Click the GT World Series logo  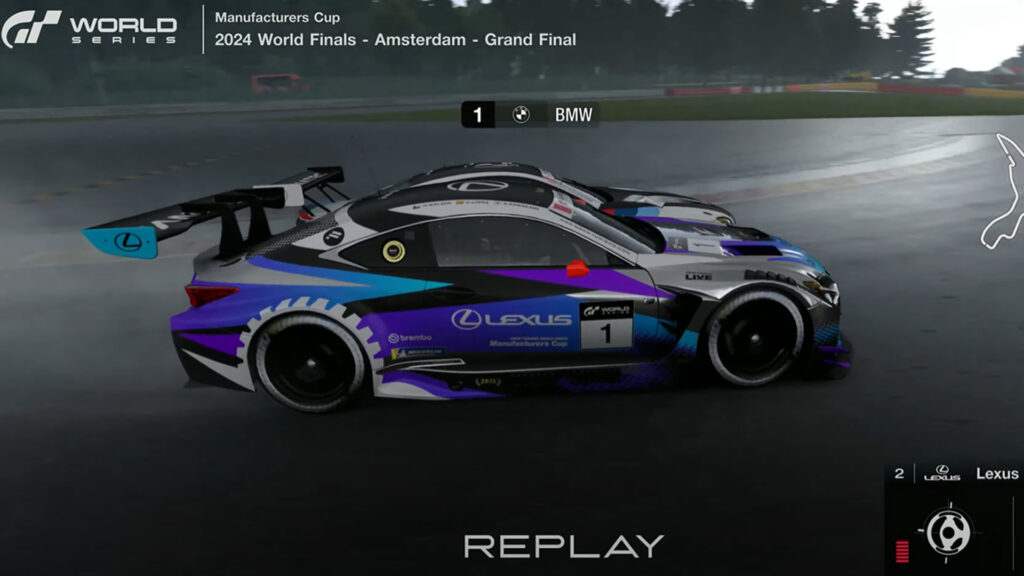90,28
